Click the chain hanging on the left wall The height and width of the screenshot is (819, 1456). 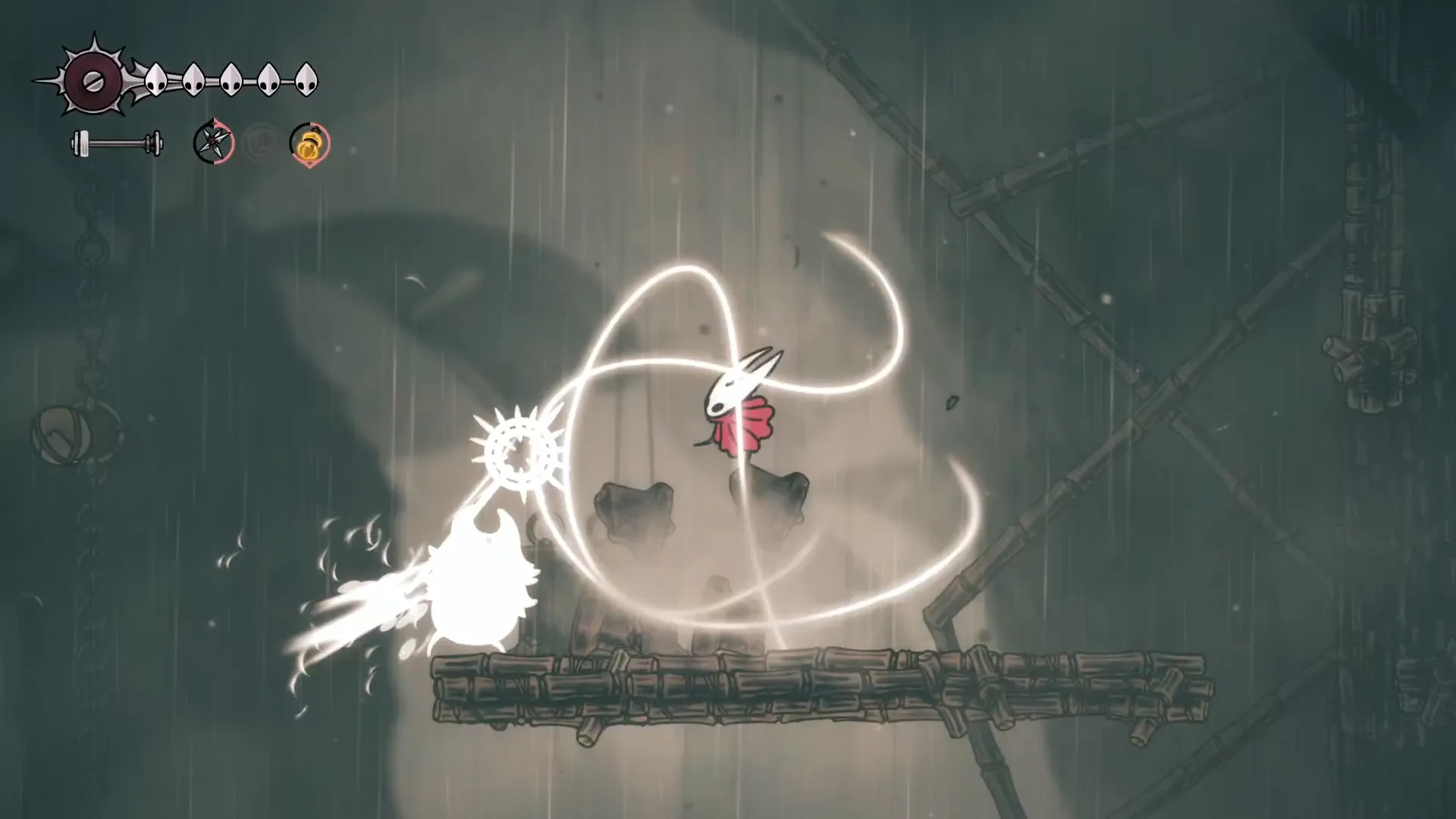coord(91,303)
